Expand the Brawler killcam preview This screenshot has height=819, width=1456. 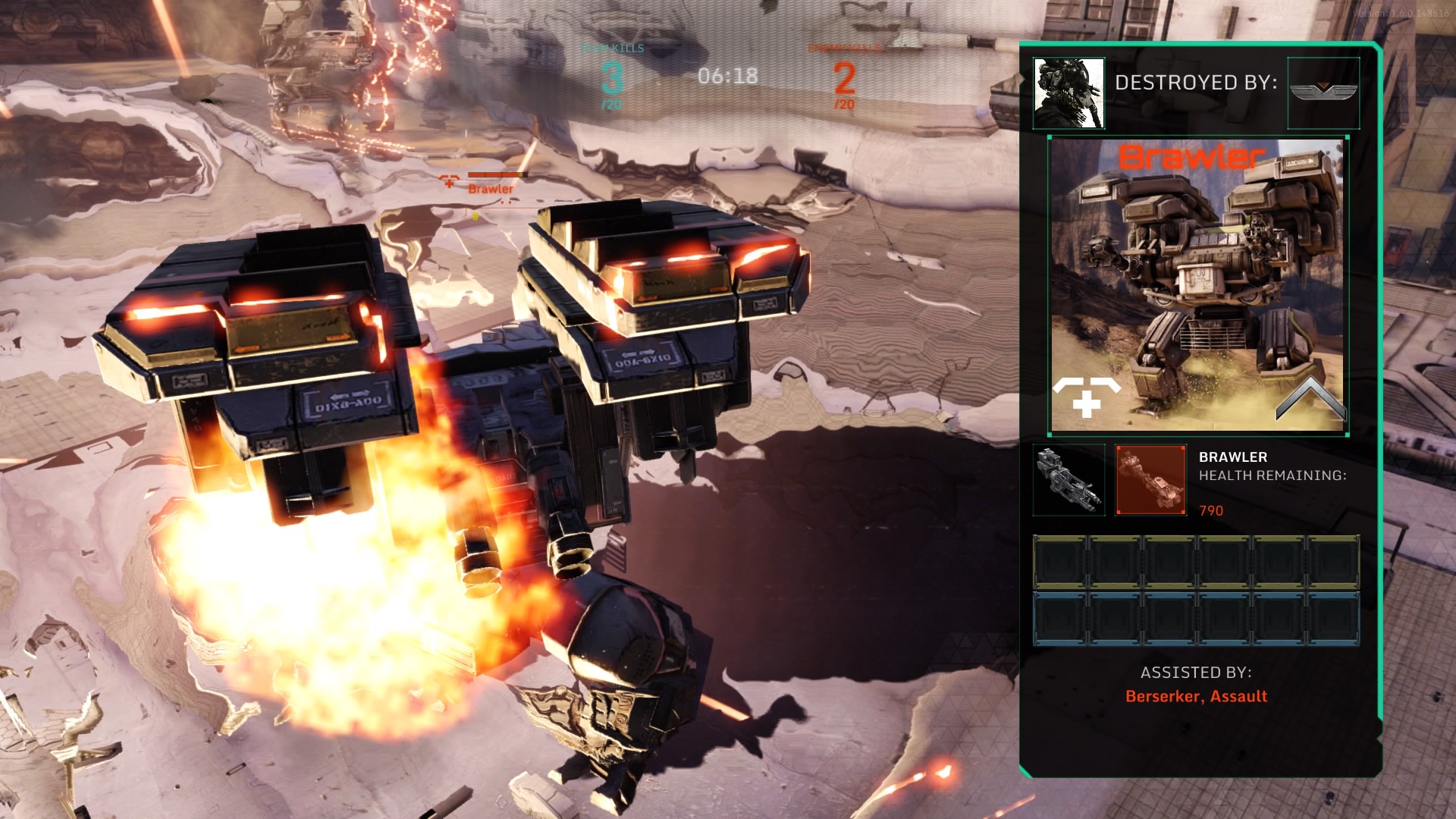[1198, 284]
